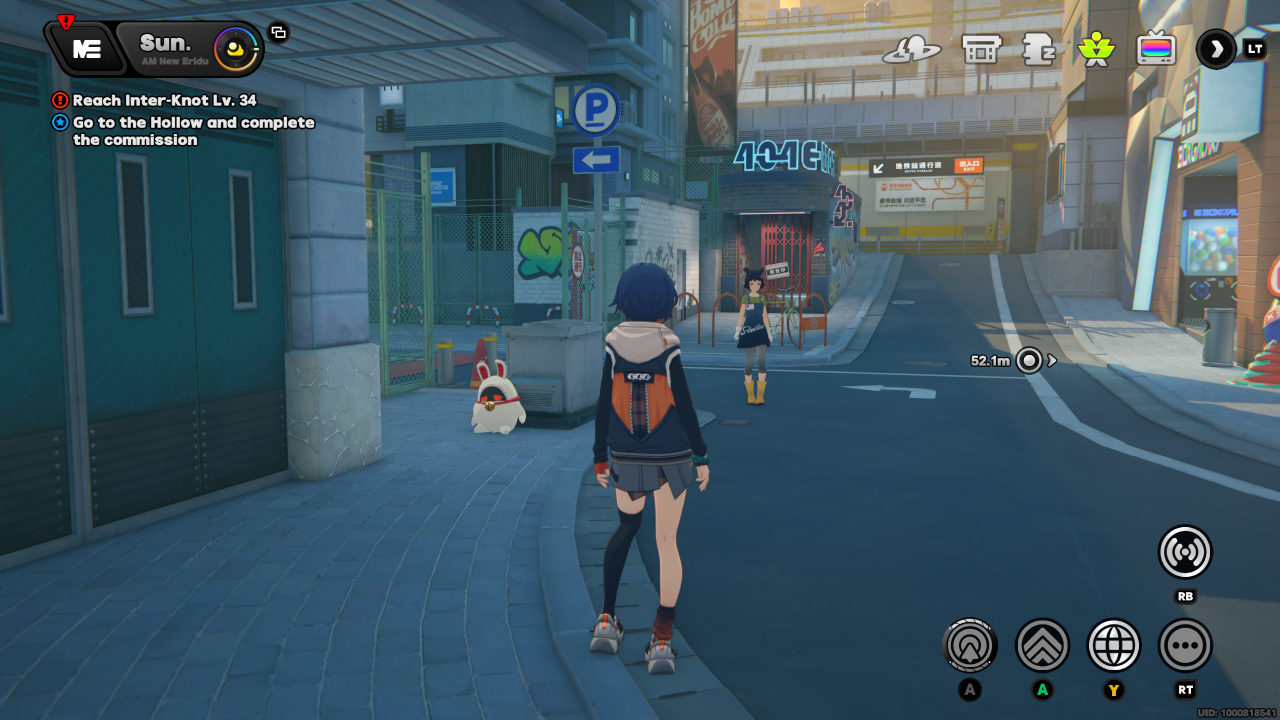Click the RT three-dot options icon
1280x720 pixels.
(x=1184, y=645)
